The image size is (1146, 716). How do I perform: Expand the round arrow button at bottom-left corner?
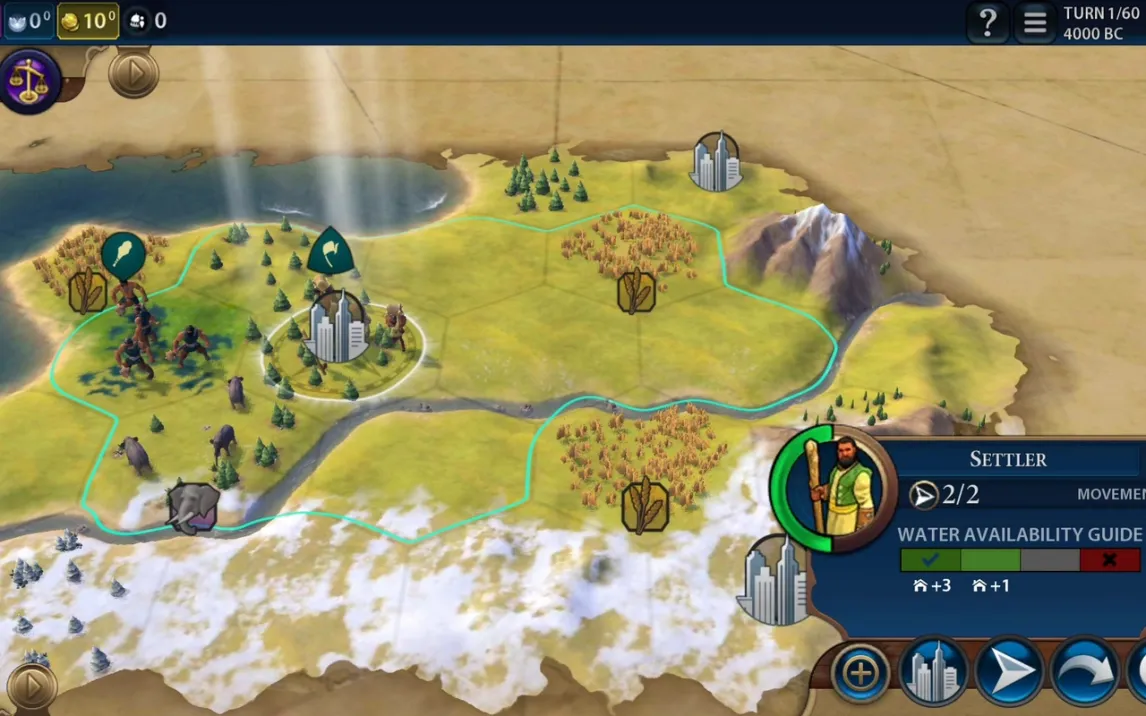(31, 687)
